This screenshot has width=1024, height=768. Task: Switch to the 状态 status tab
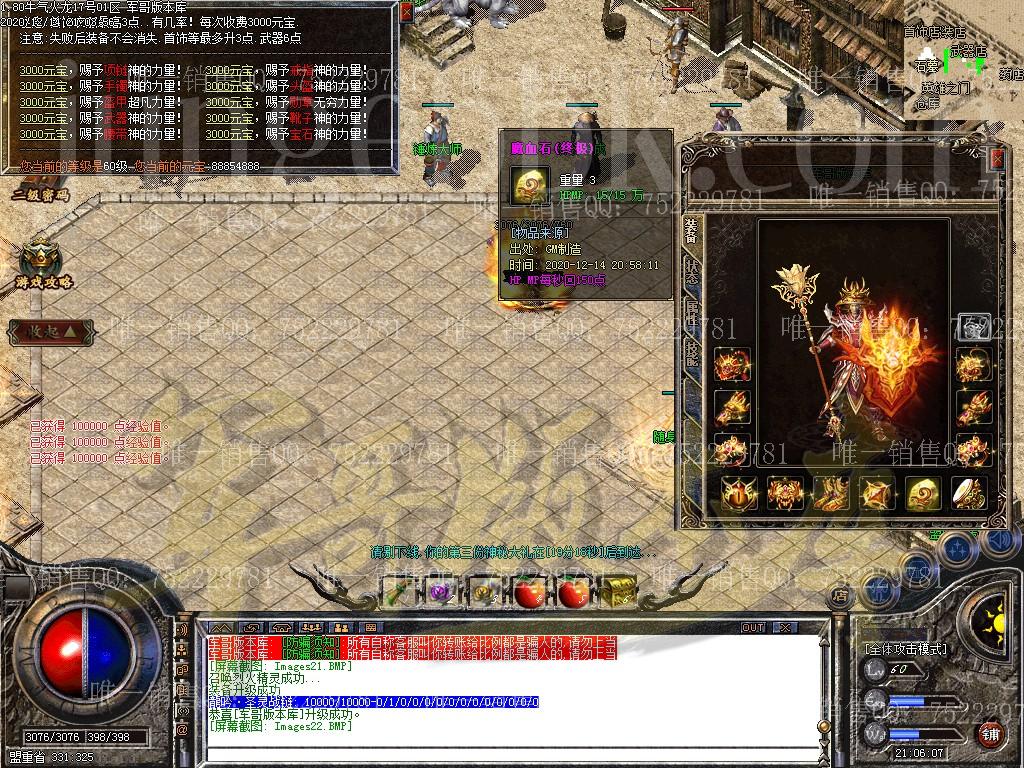click(691, 271)
